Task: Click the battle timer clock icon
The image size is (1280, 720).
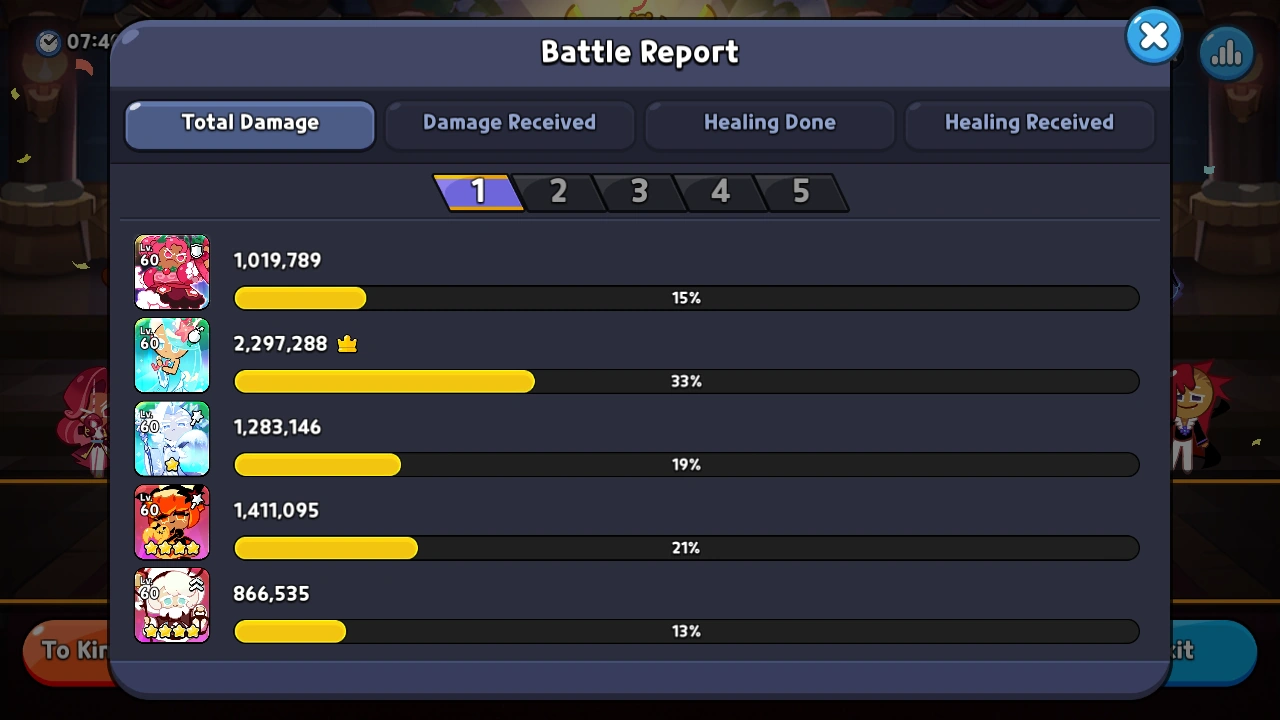Action: (48, 43)
